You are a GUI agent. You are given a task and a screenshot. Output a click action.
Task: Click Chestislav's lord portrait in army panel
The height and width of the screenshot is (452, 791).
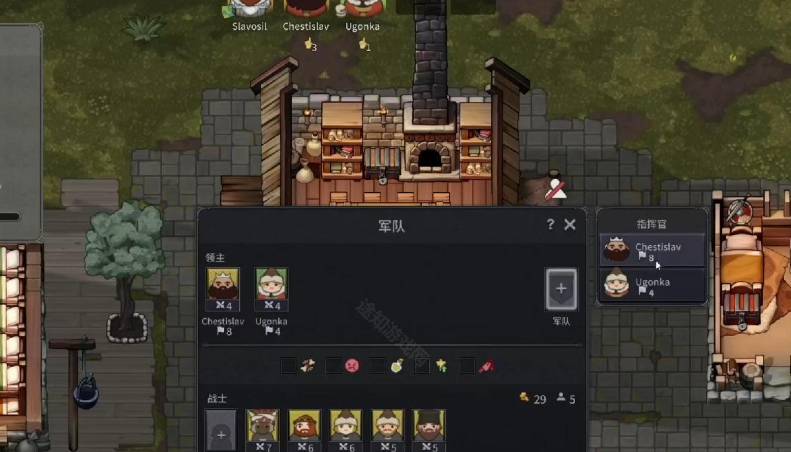[223, 290]
